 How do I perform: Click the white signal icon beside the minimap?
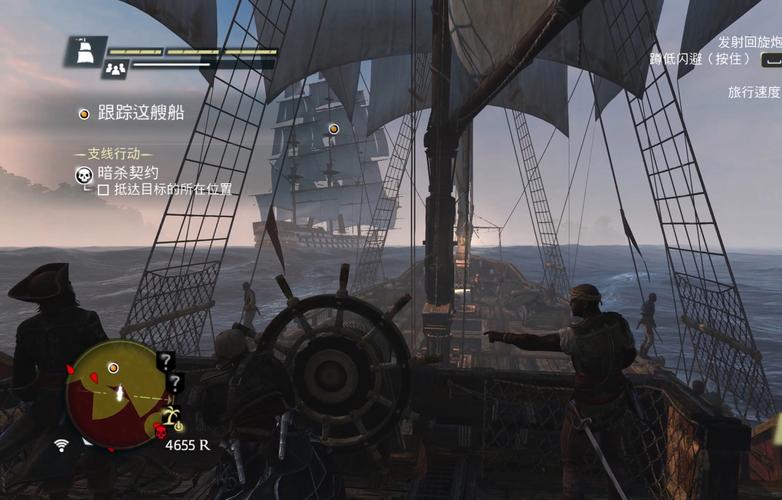[62, 444]
